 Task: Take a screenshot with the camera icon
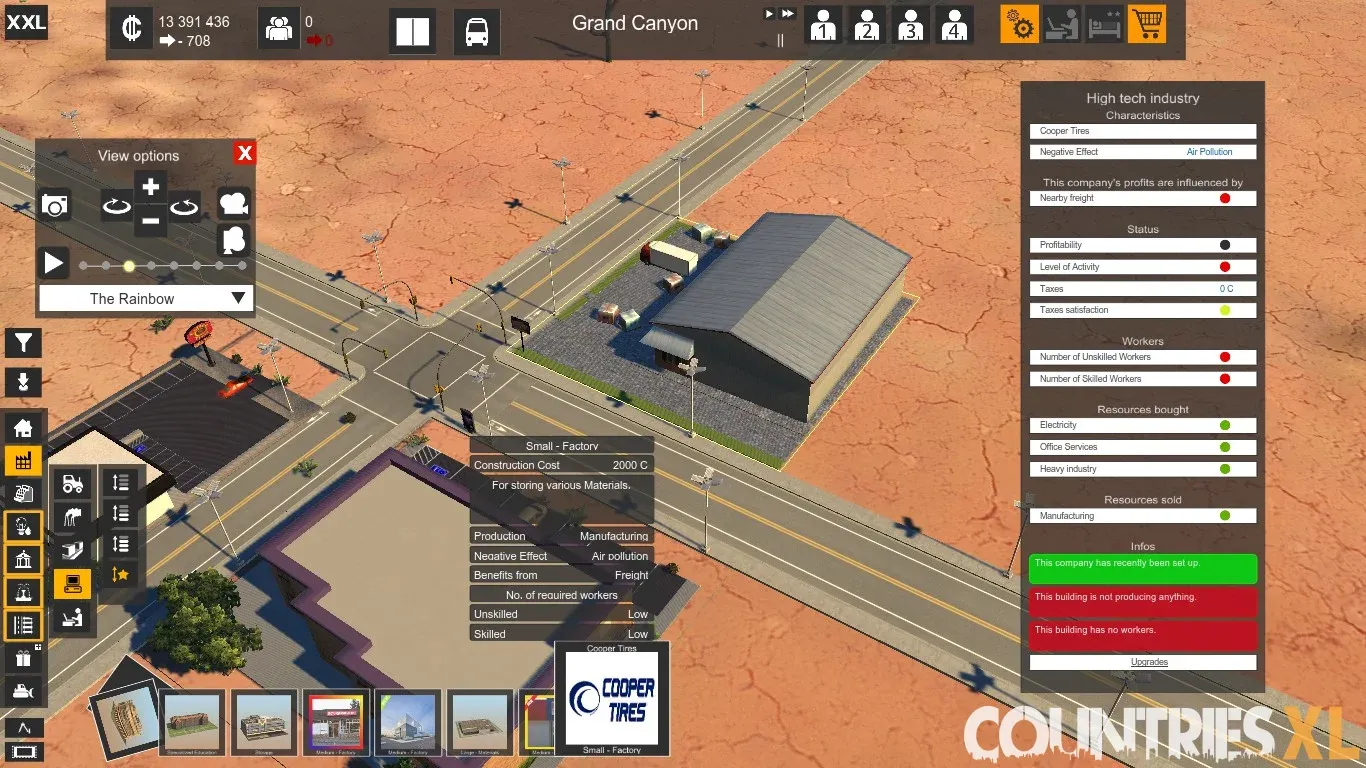click(55, 206)
